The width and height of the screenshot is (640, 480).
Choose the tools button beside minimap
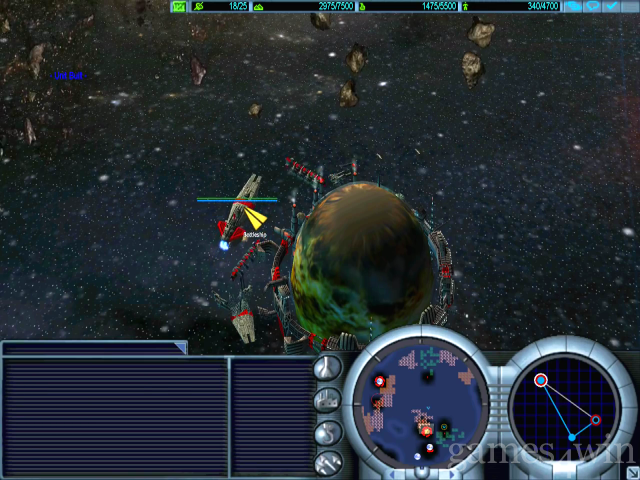328,463
